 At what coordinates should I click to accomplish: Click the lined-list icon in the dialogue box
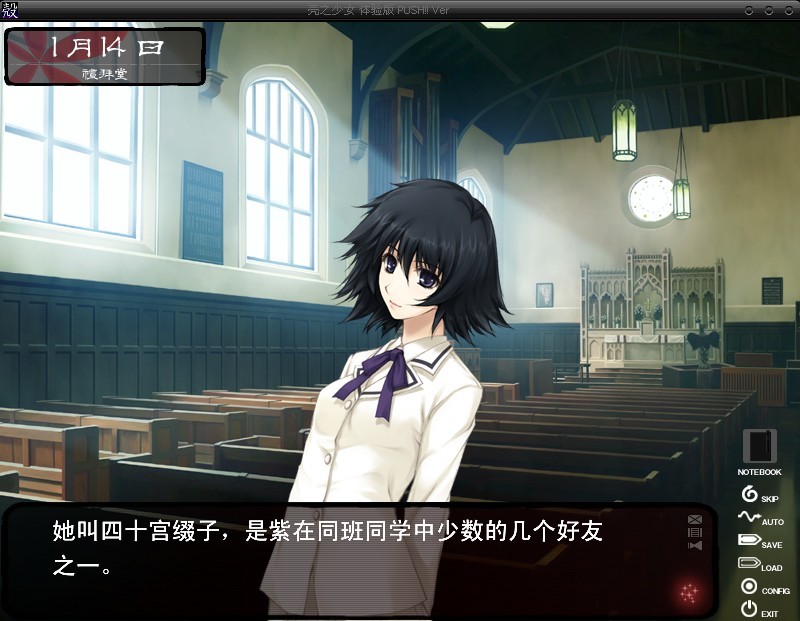point(695,532)
